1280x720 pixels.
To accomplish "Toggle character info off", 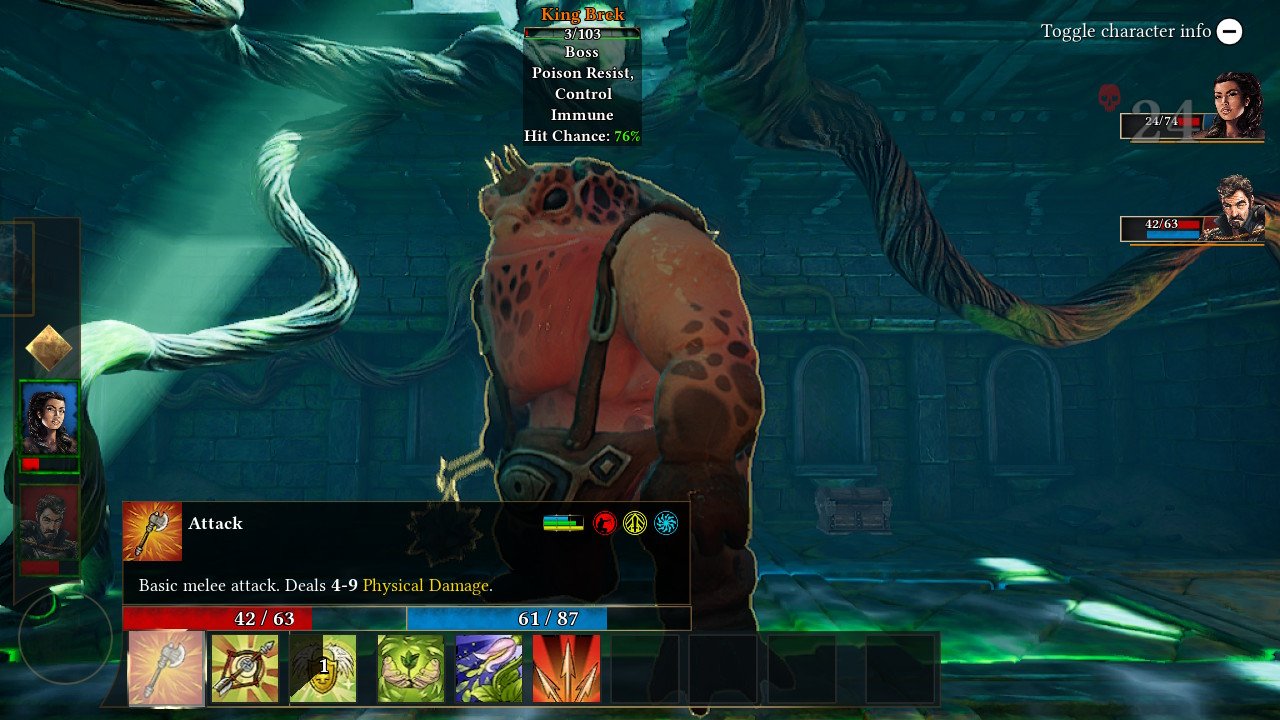I will 1229,31.
